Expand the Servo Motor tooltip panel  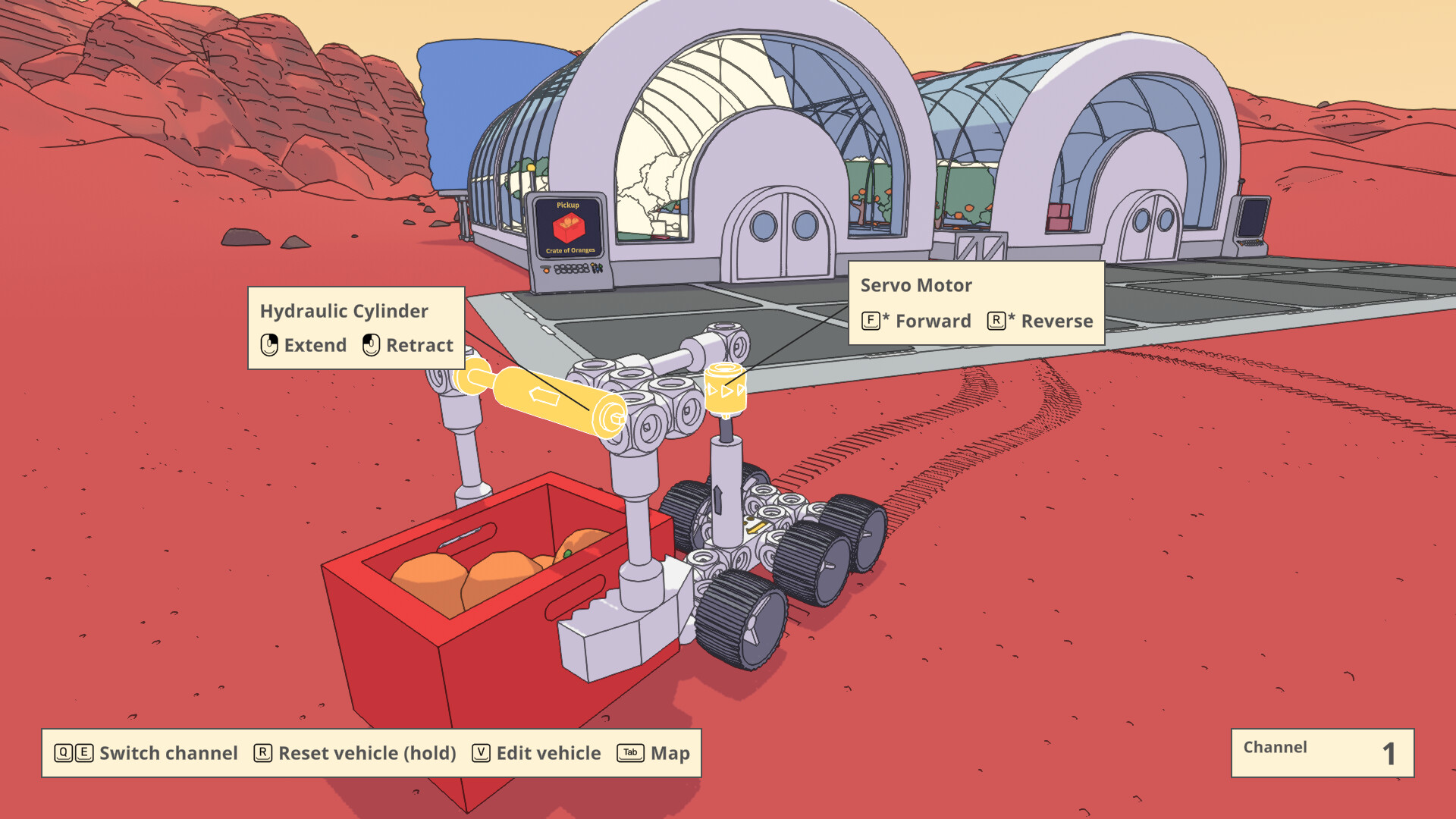pos(974,303)
